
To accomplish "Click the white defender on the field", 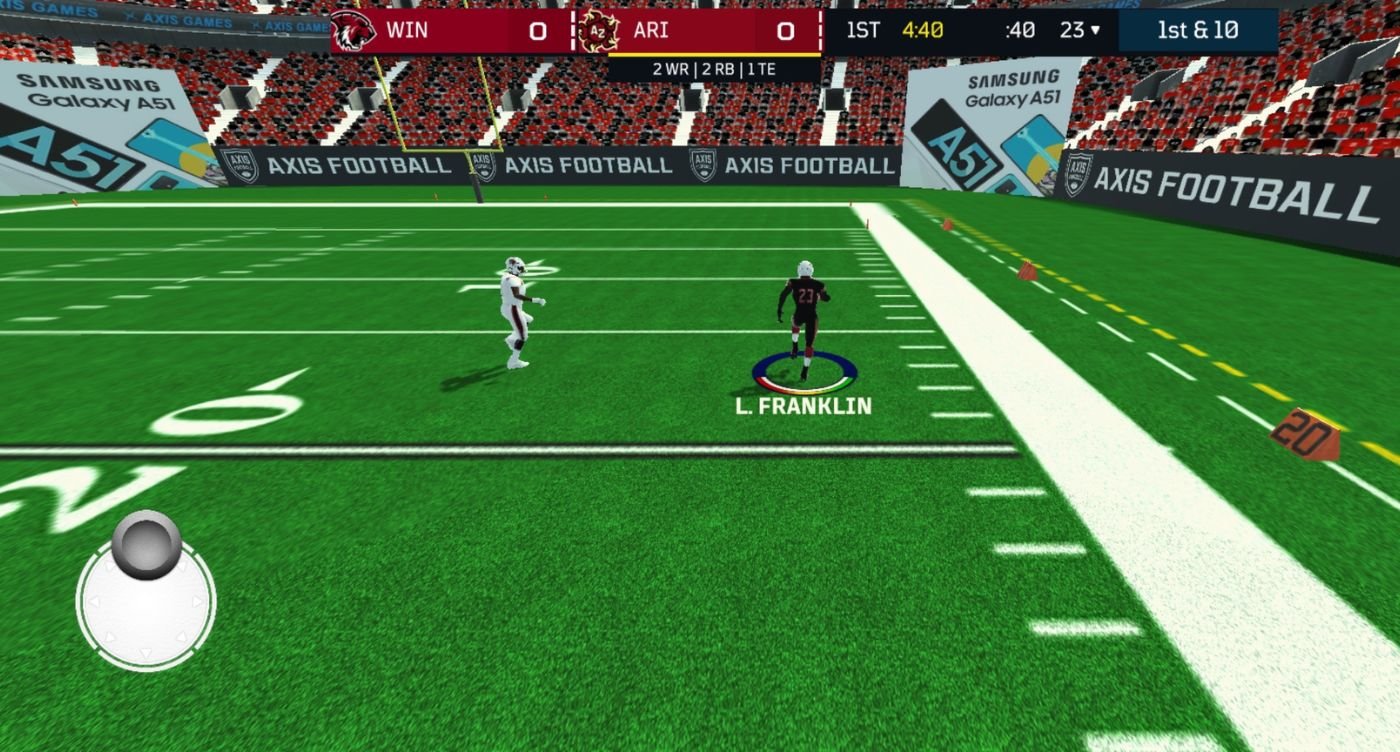I will (x=515, y=310).
